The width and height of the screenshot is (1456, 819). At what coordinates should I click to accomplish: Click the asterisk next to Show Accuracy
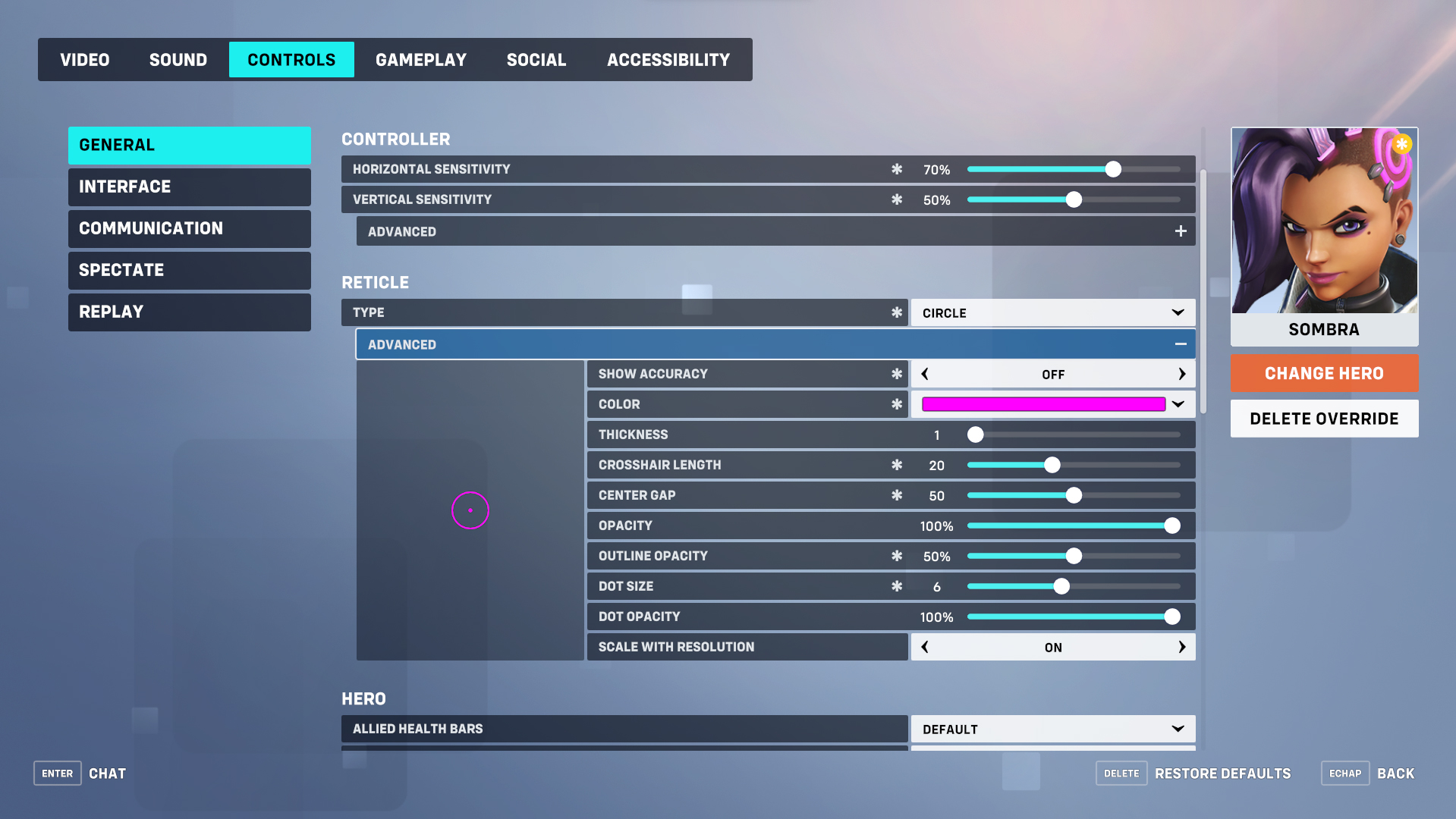(897, 373)
